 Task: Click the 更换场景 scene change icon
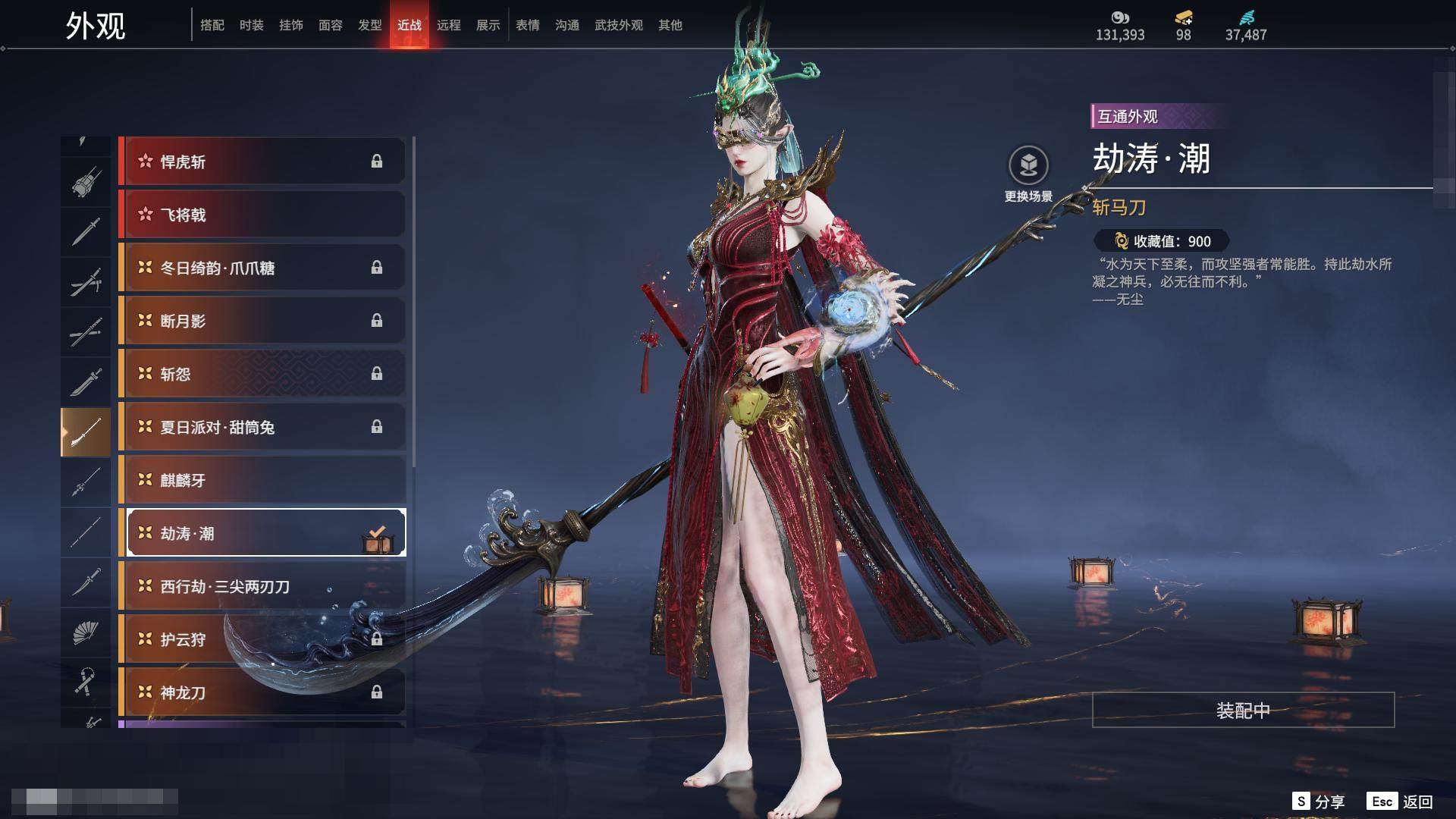pyautogui.click(x=1028, y=166)
